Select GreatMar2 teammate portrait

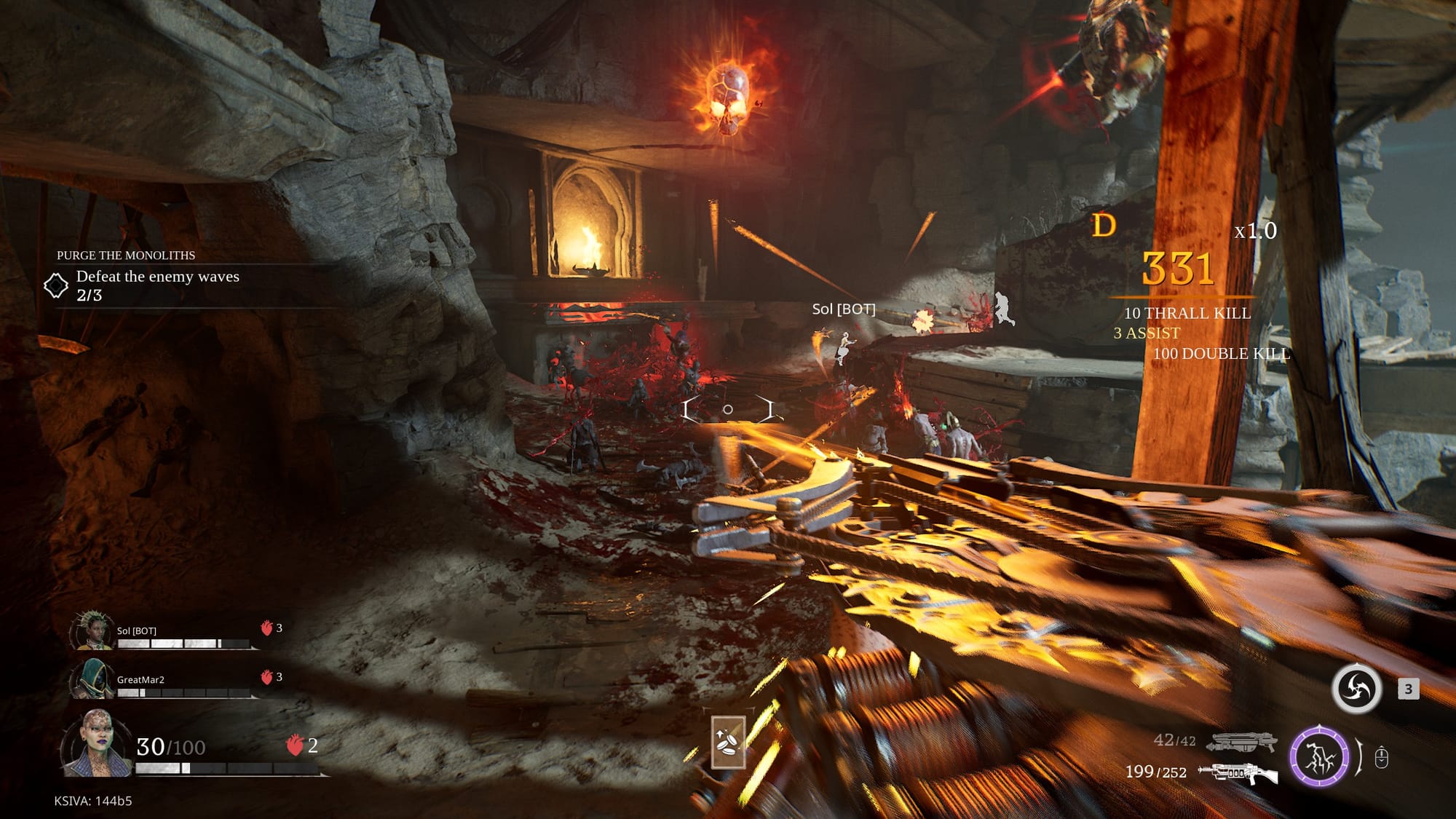click(x=92, y=678)
